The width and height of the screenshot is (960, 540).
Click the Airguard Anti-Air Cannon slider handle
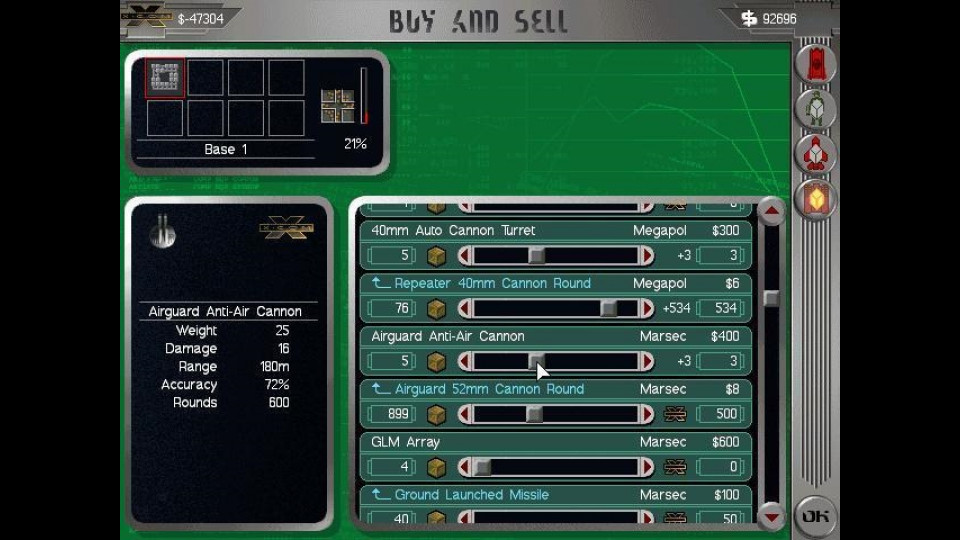pos(537,361)
